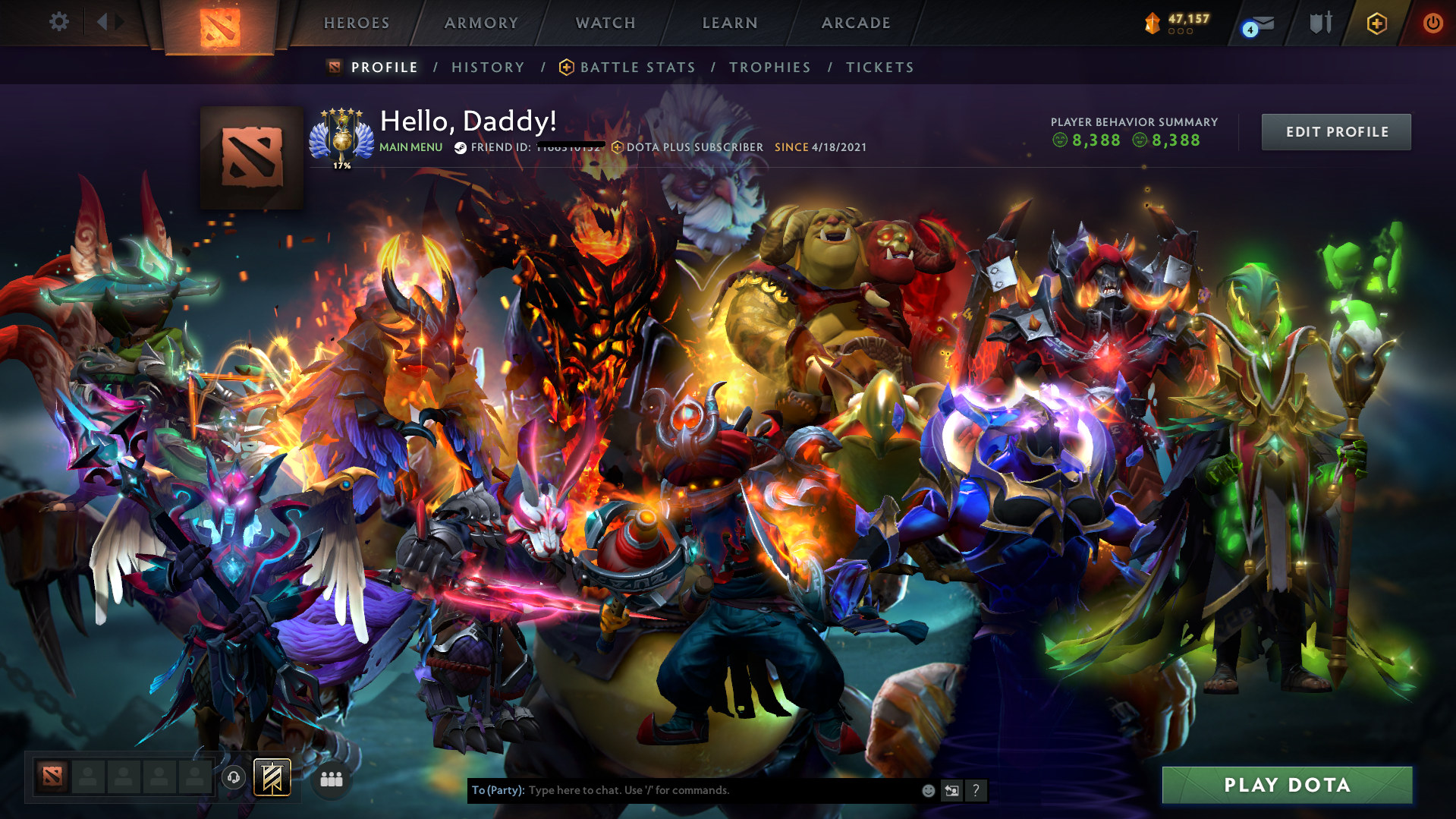Open the Dota Plus hexagon icon
This screenshot has height=819, width=1456.
(1376, 23)
